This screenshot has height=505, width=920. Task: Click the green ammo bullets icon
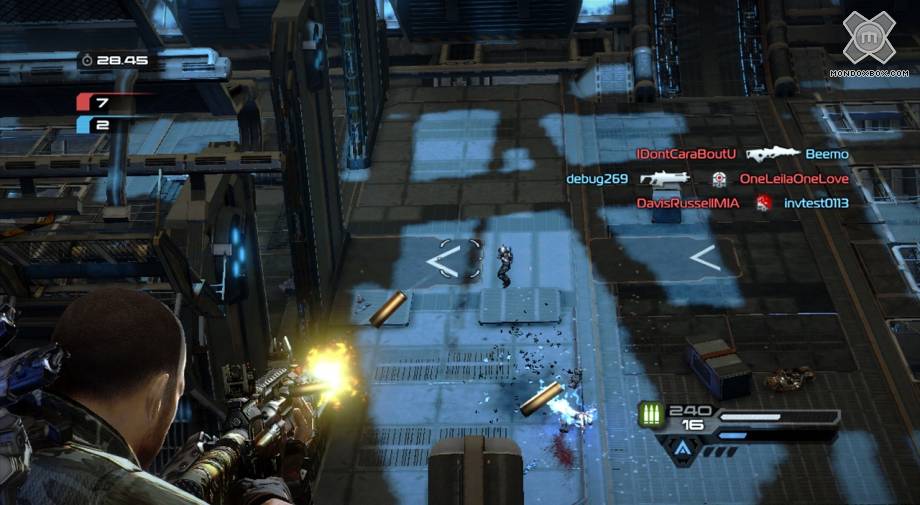[654, 416]
